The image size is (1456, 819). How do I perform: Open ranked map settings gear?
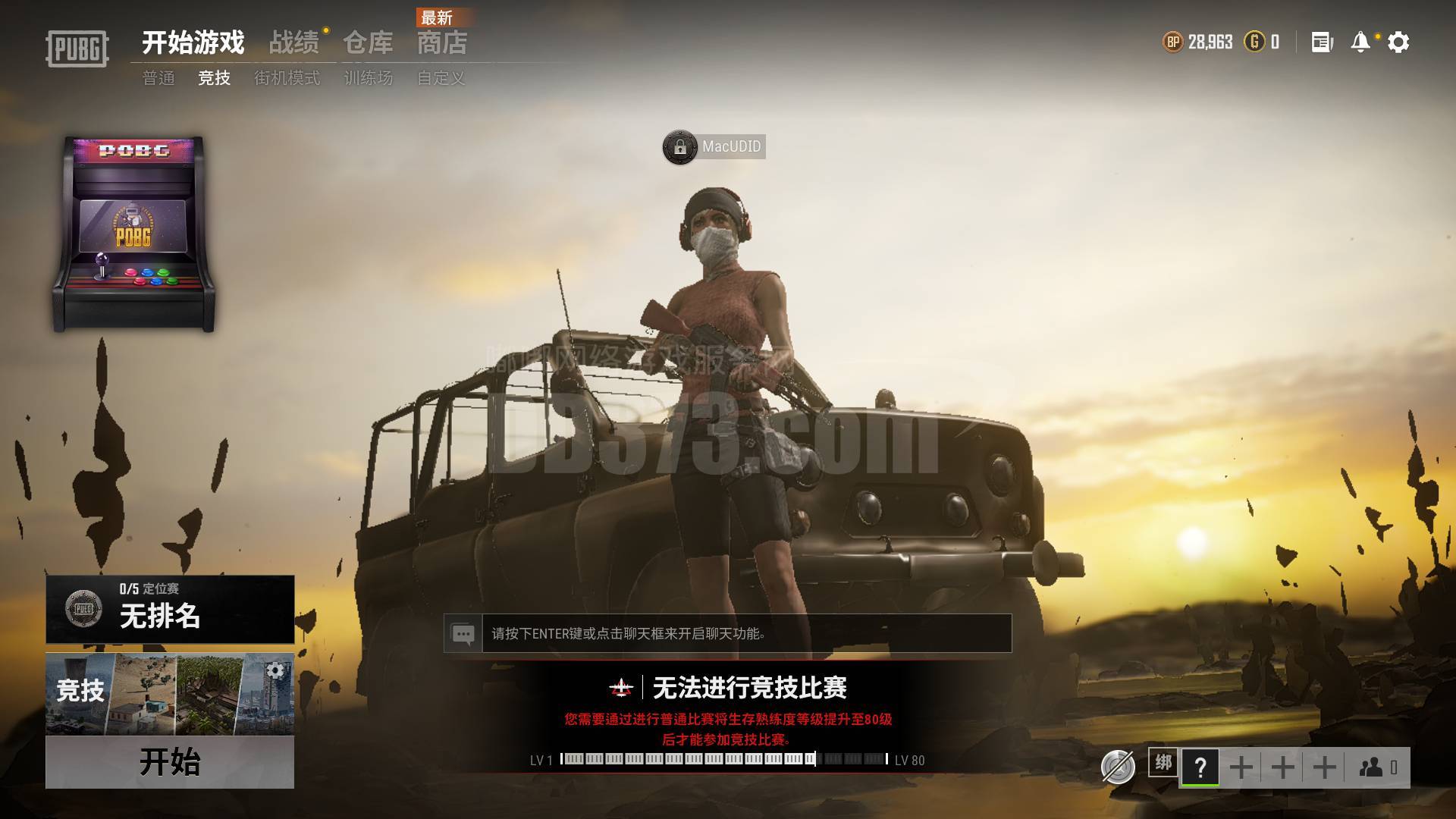pyautogui.click(x=275, y=670)
